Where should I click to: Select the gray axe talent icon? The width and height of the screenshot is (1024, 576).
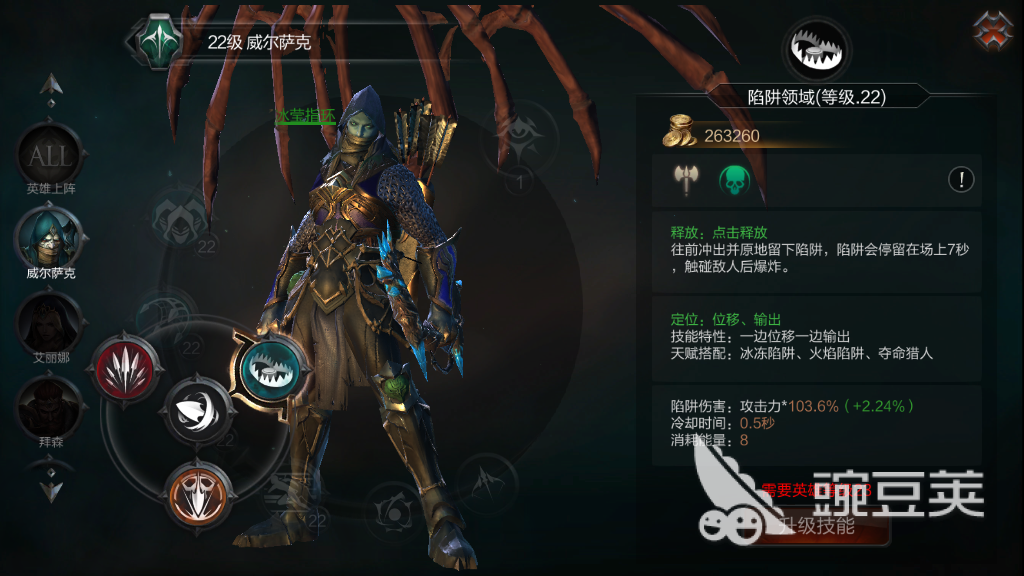click(686, 180)
